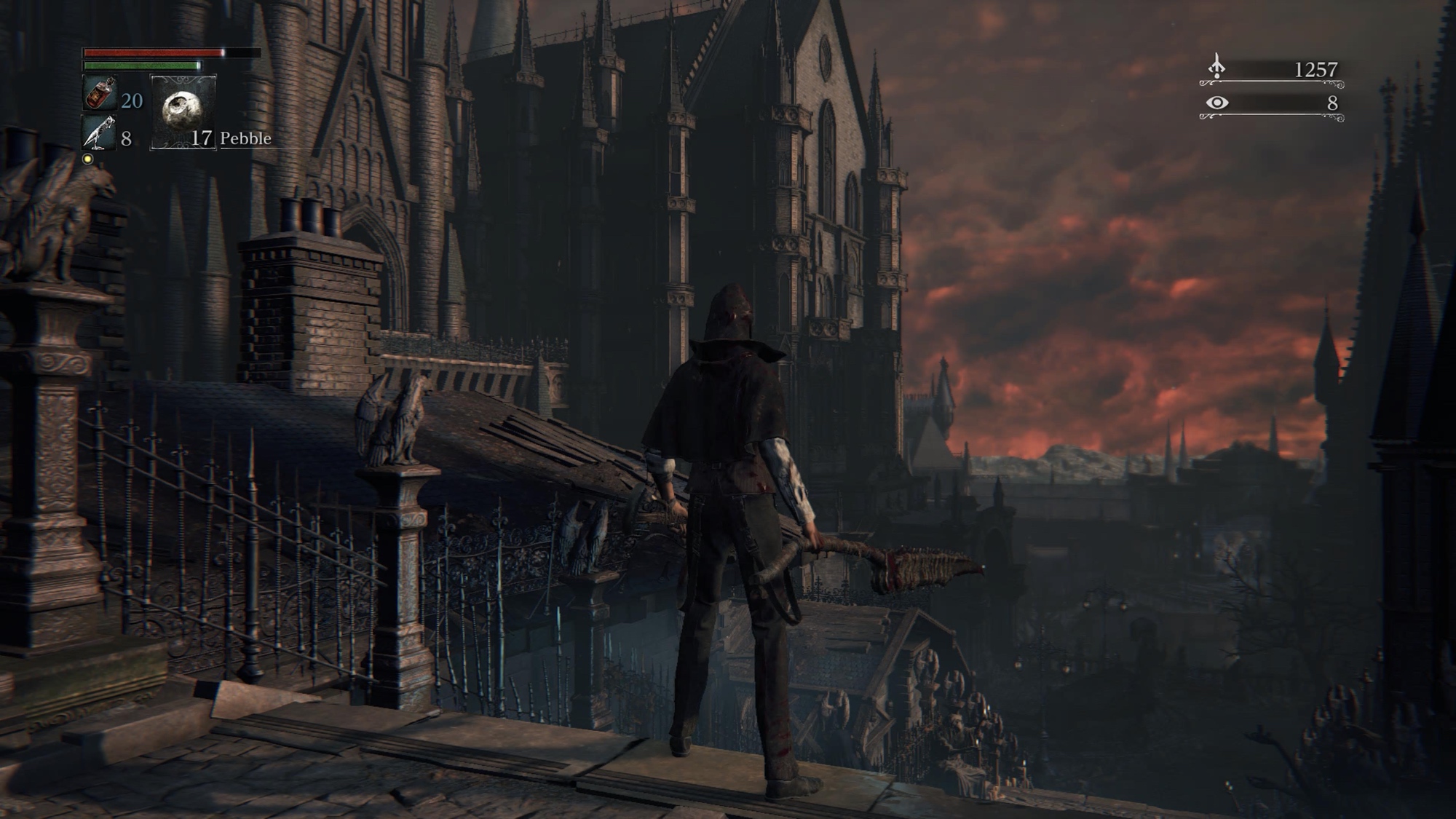Viewport: 1456px width, 819px height.
Task: Click the Blood Echoes icon
Action: coord(1216,67)
